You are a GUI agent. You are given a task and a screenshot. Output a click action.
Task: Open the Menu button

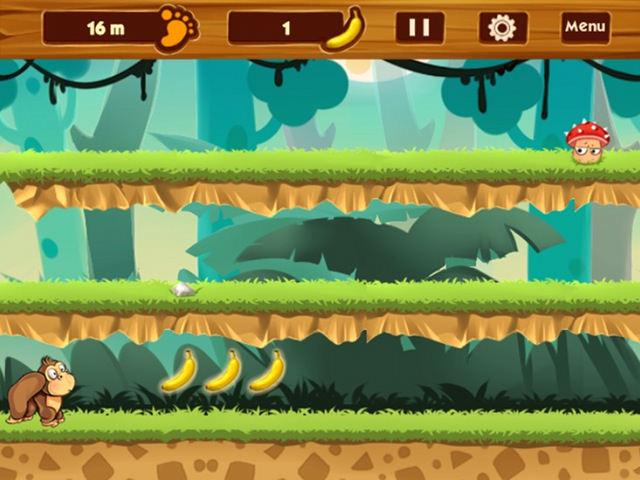585,28
